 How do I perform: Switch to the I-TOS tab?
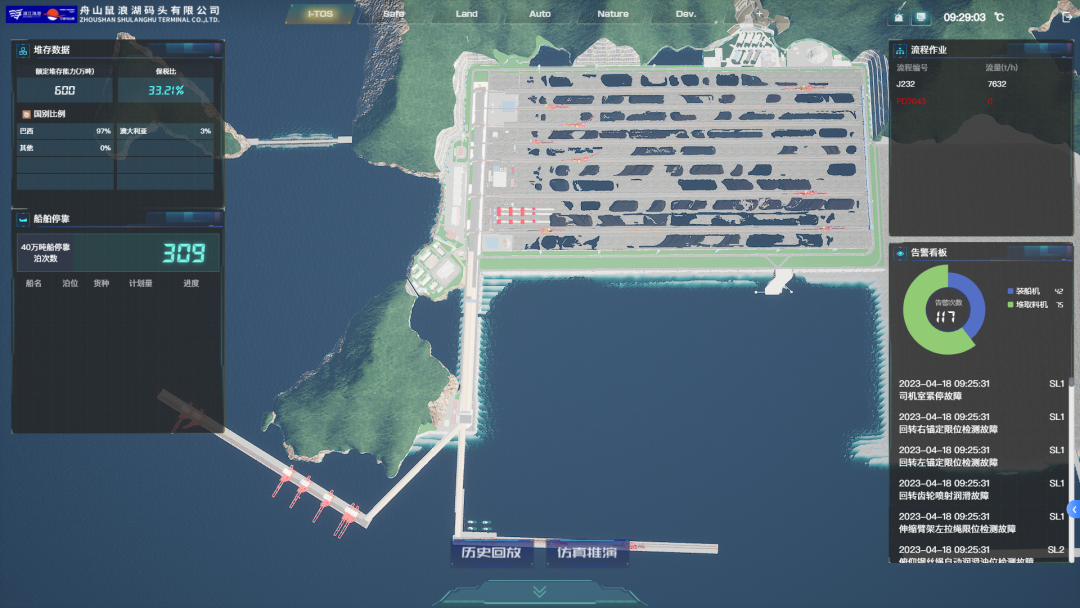click(320, 14)
